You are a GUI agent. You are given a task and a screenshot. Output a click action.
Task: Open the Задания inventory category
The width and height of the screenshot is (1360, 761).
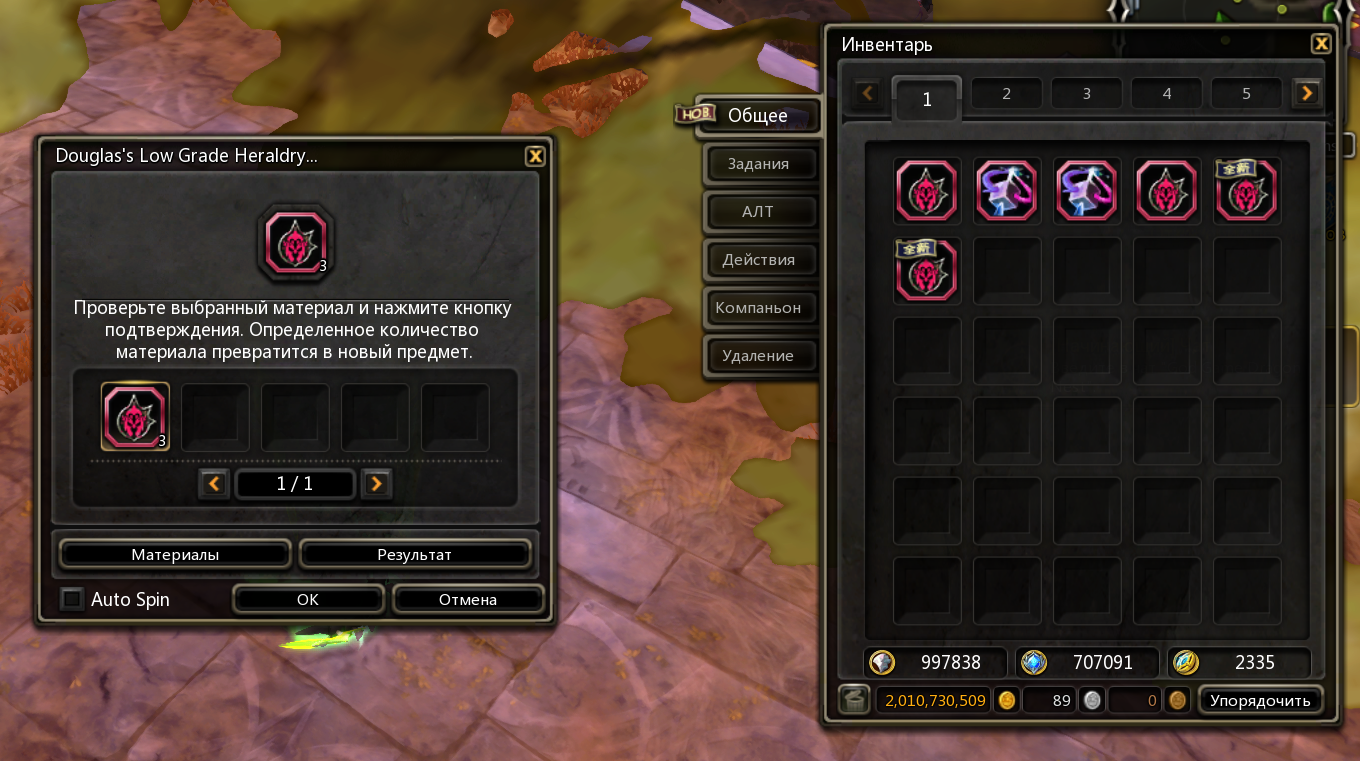[x=758, y=164]
